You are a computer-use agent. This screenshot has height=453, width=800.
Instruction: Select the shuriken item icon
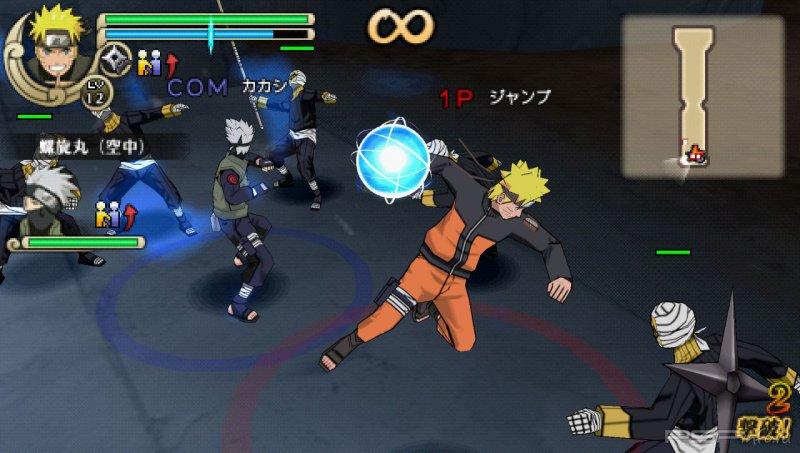point(117,61)
